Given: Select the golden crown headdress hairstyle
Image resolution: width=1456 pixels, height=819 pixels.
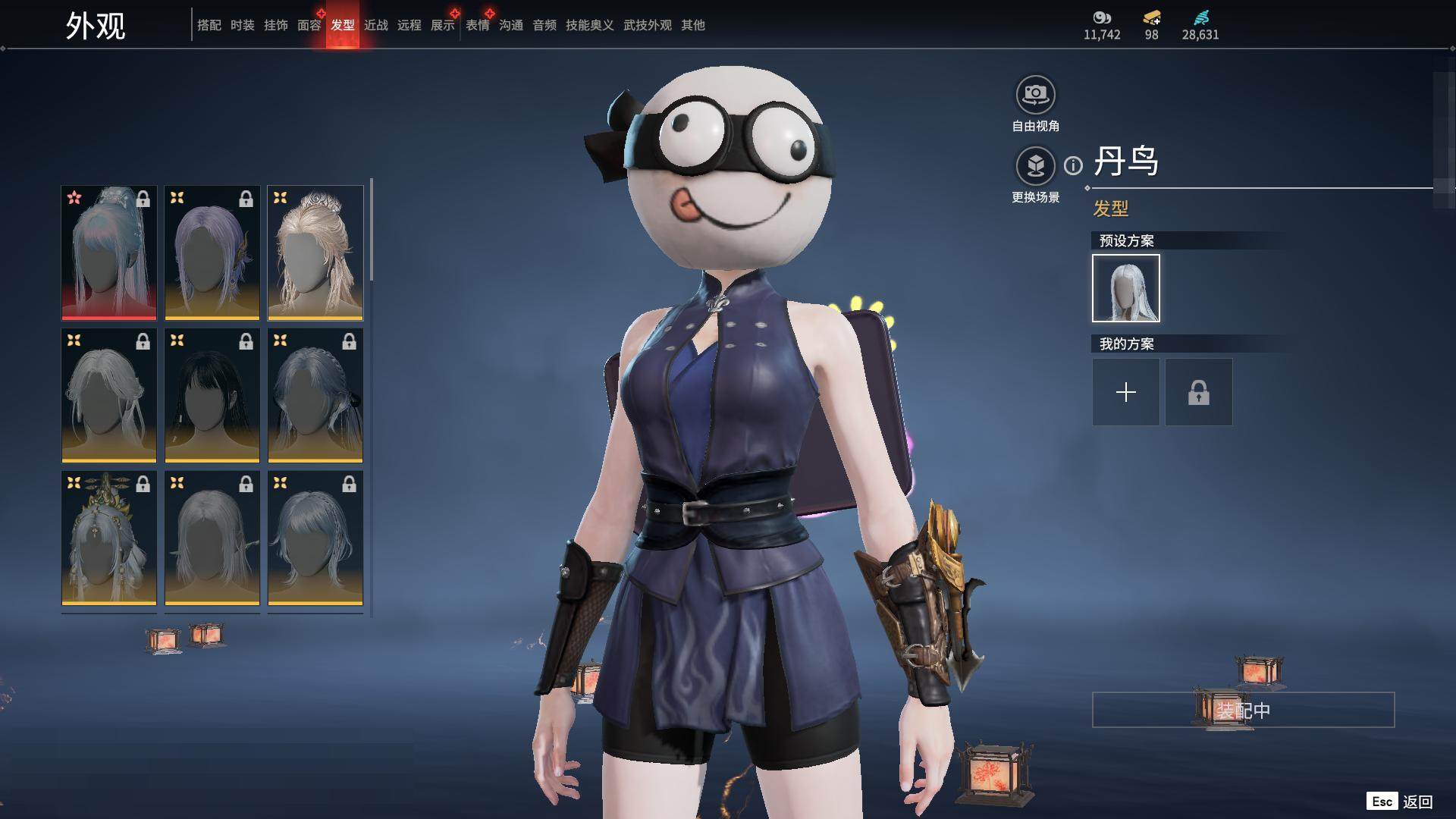Looking at the screenshot, I should [109, 538].
